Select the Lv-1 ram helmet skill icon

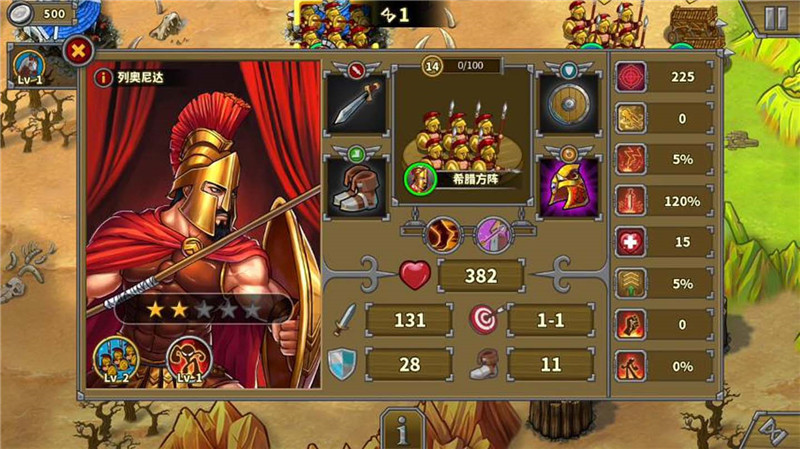(187, 361)
